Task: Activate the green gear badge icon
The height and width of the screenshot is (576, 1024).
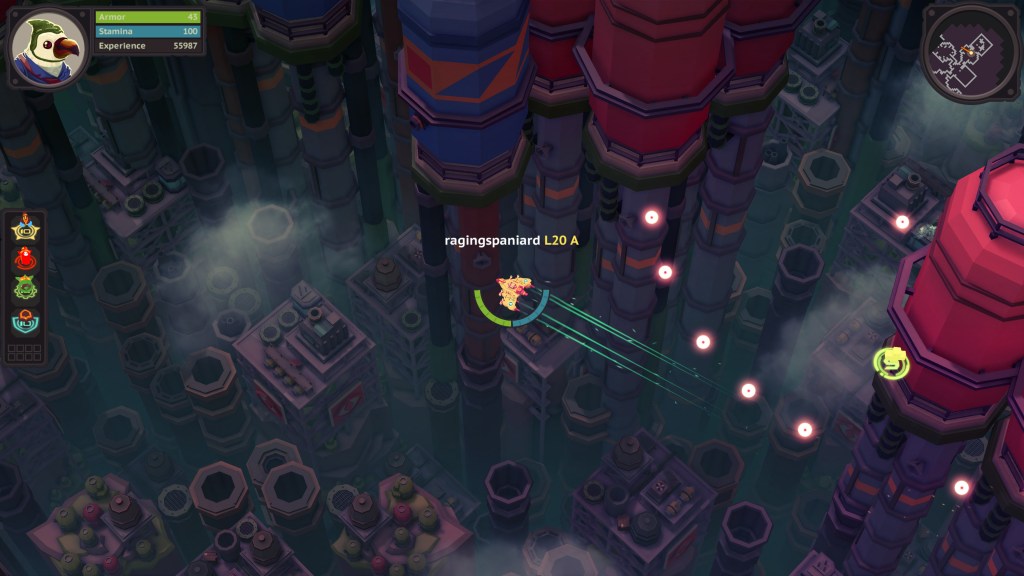Action: point(25,290)
